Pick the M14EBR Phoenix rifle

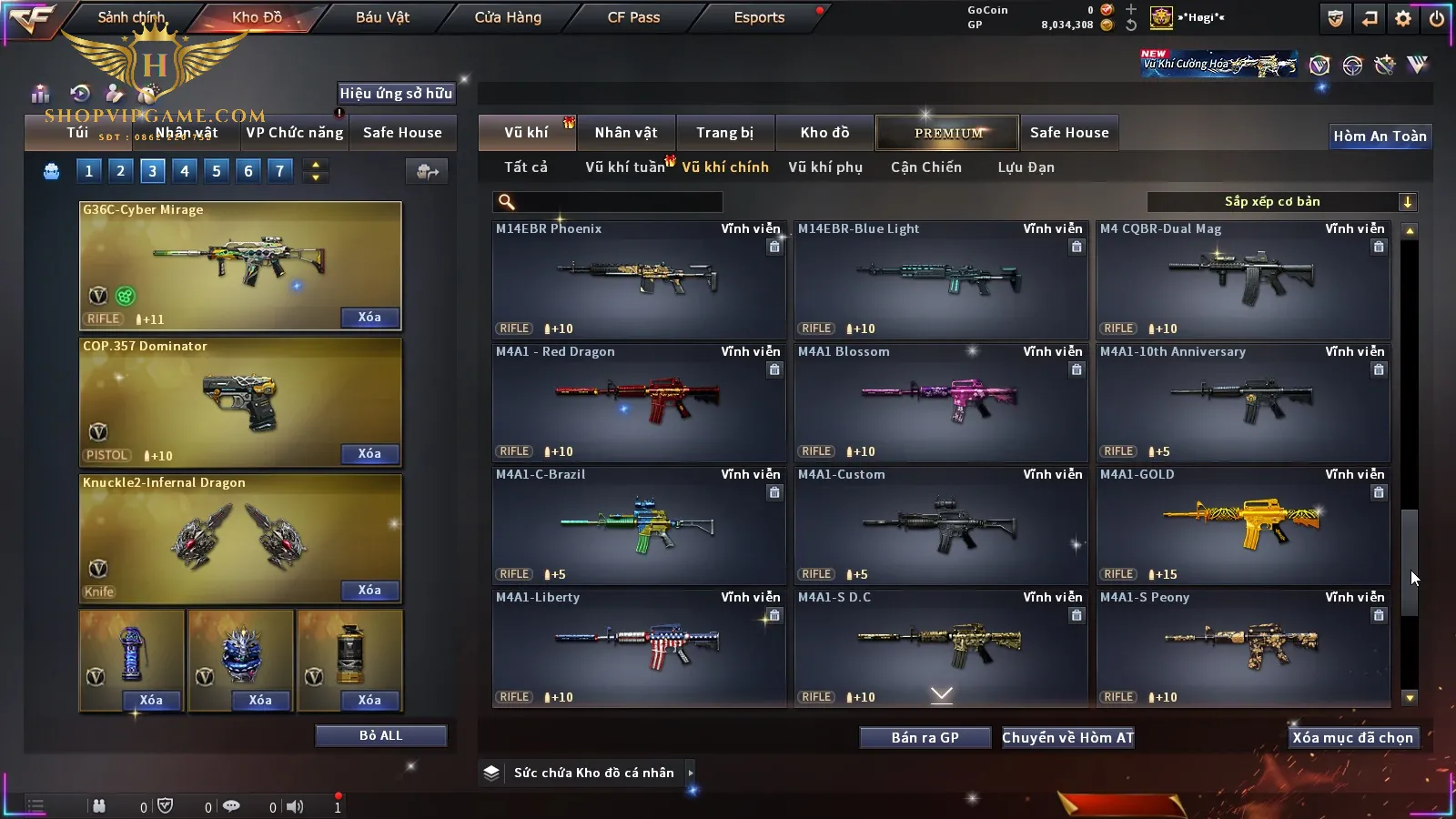[639, 278]
